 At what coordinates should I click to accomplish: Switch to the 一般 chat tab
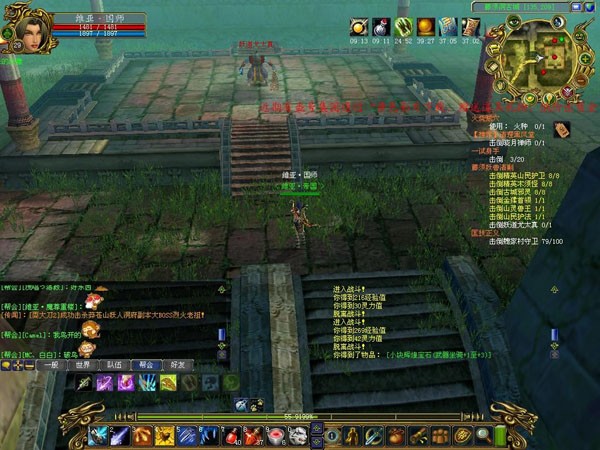(52, 366)
